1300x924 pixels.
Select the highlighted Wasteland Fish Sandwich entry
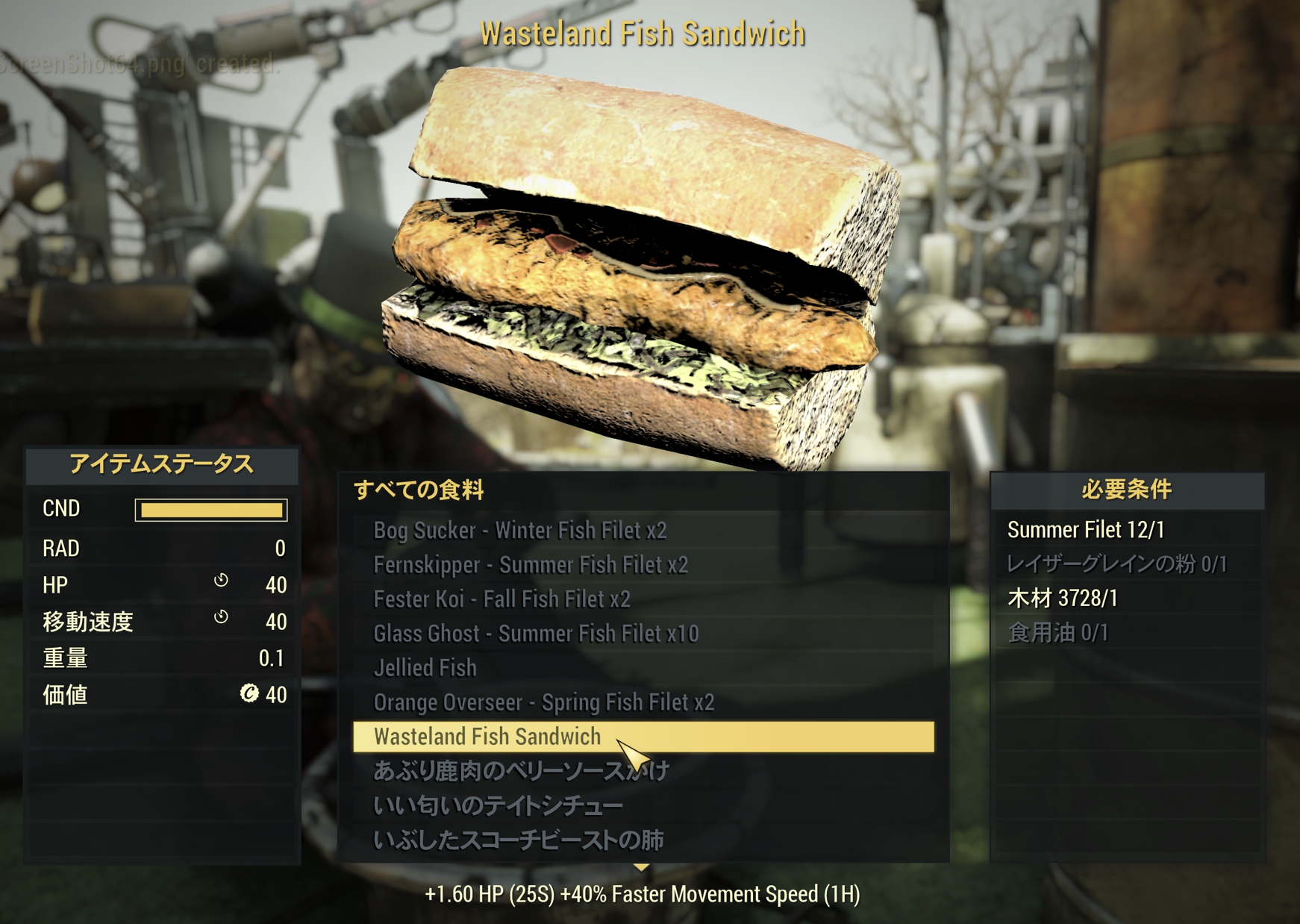coord(487,737)
